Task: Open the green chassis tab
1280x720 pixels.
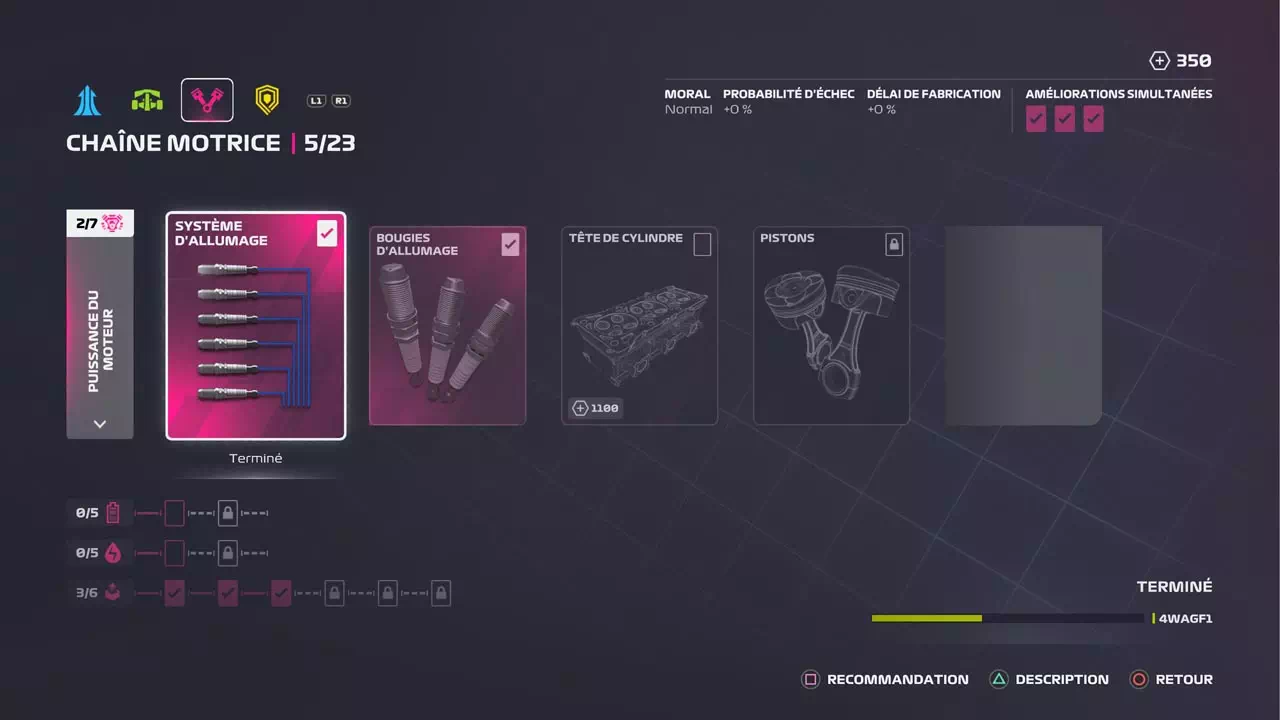Action: click(x=147, y=100)
